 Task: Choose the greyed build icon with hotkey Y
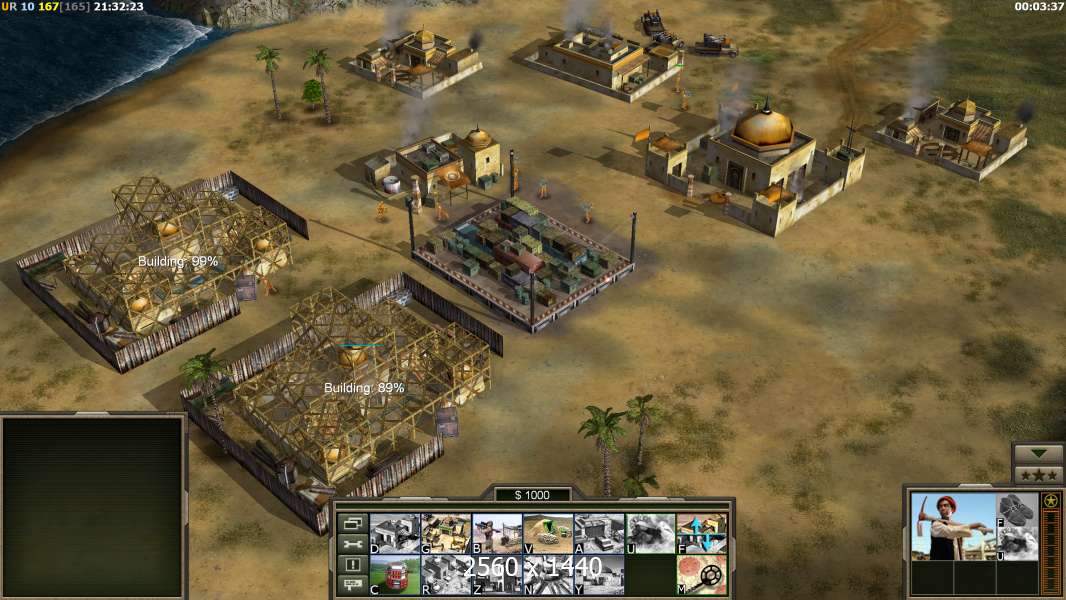[599, 575]
